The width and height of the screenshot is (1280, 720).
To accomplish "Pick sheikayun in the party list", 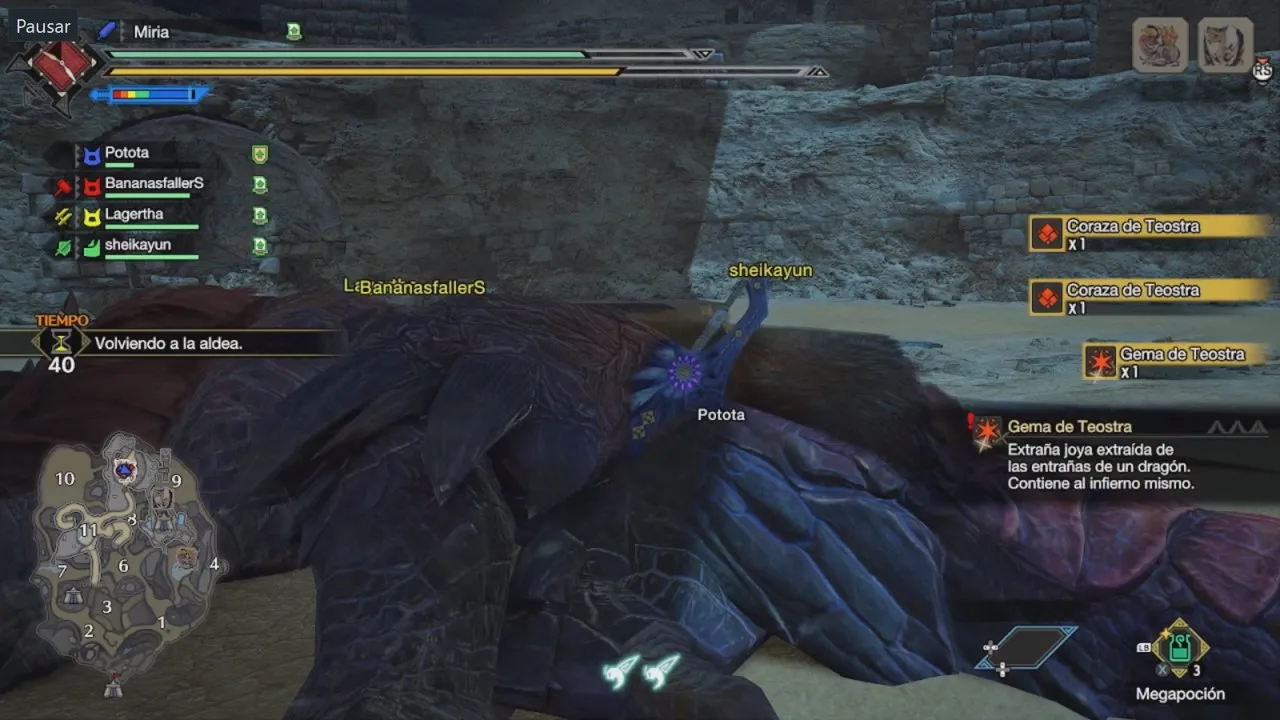I will [x=138, y=245].
